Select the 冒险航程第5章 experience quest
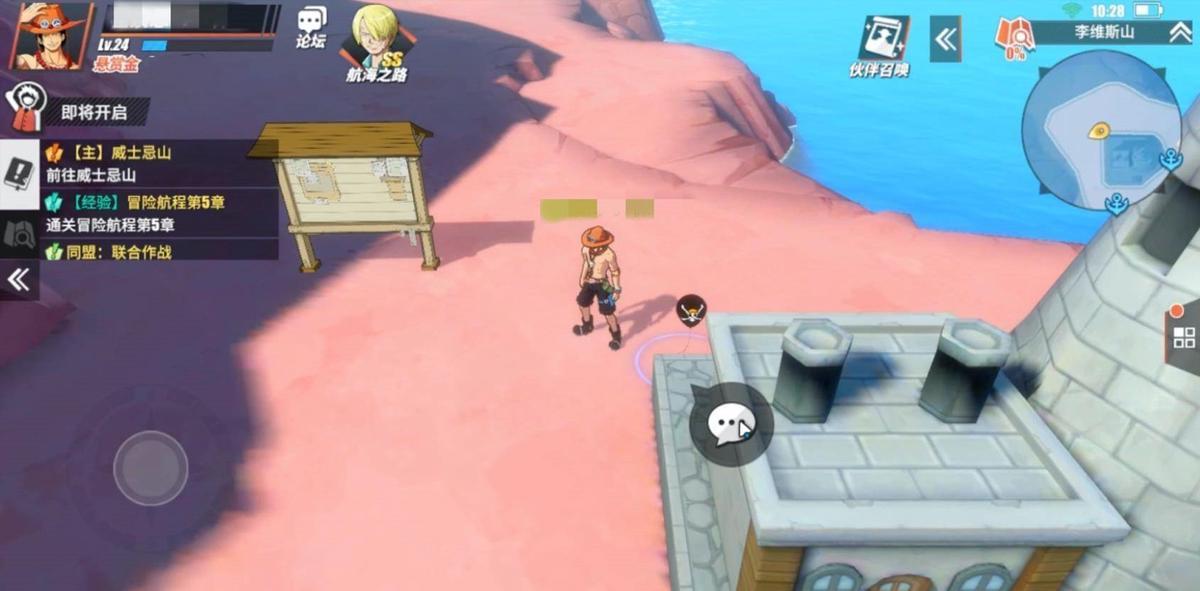This screenshot has height=591, width=1200. click(x=150, y=213)
